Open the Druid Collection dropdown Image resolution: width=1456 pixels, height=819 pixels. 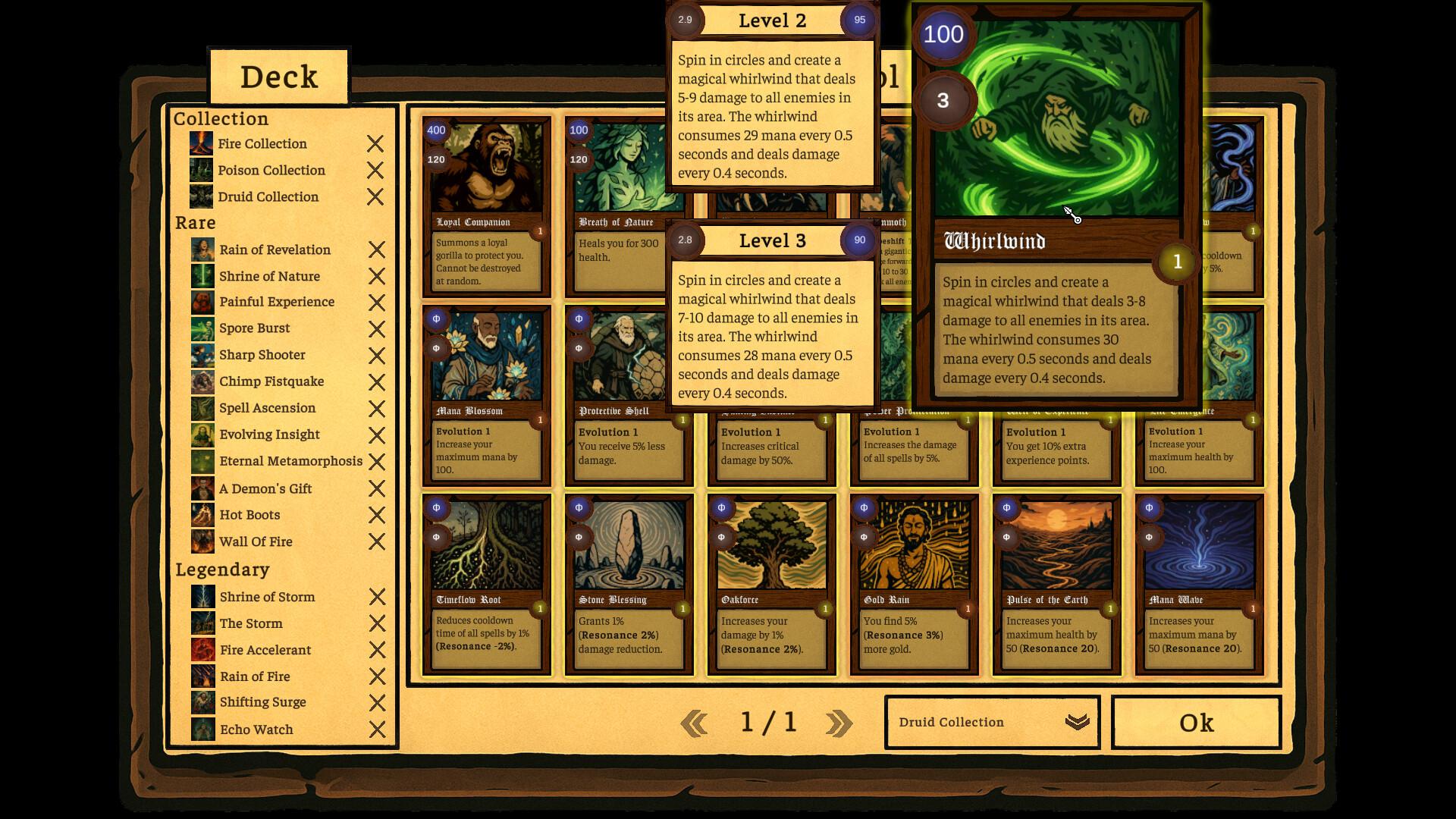992,722
